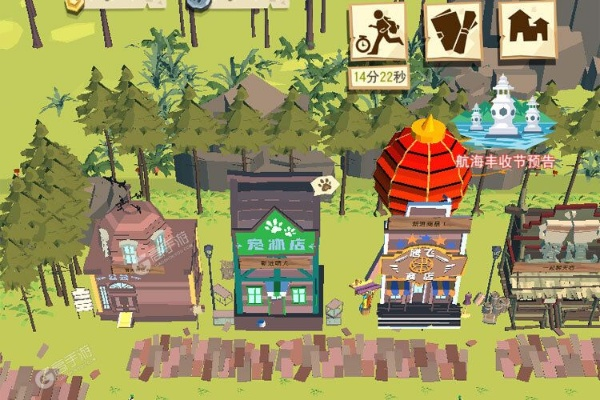Open the scrolls and papers menu
Image resolution: width=600 pixels, height=400 pixels.
pos(453,32)
